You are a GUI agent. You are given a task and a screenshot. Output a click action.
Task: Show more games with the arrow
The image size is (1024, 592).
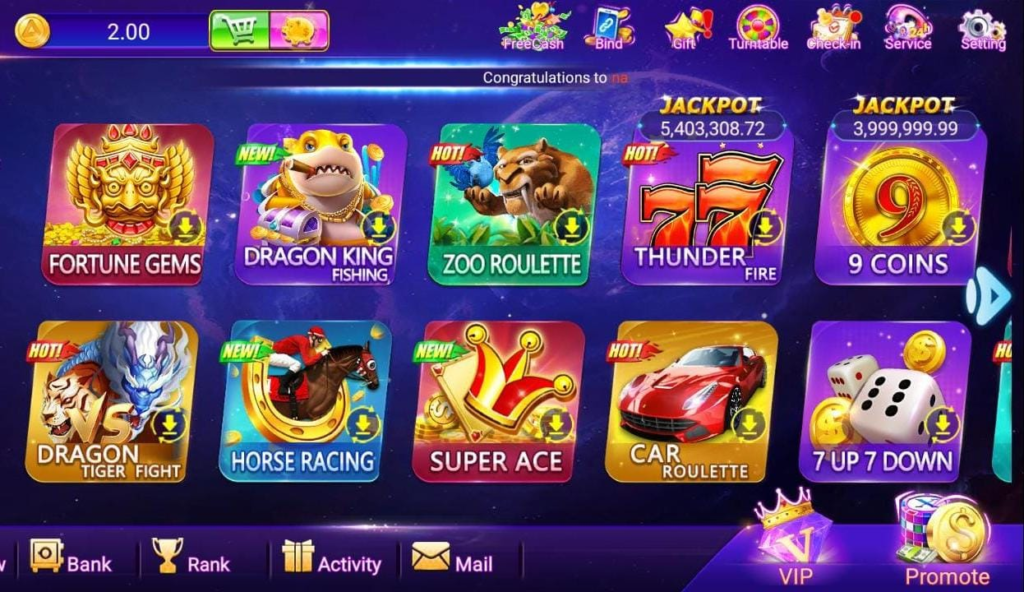click(x=989, y=295)
